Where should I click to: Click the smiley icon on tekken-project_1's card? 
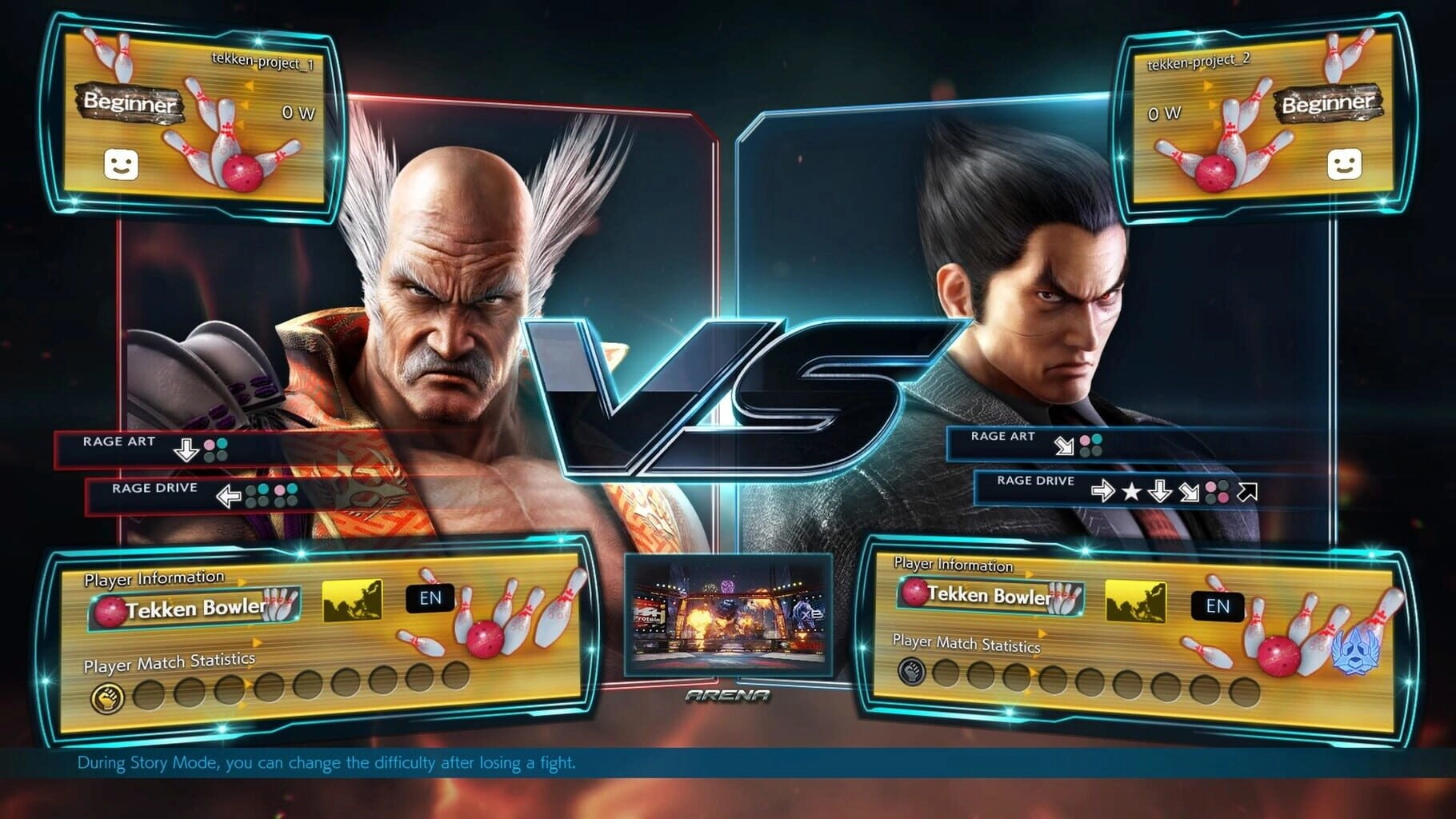121,165
